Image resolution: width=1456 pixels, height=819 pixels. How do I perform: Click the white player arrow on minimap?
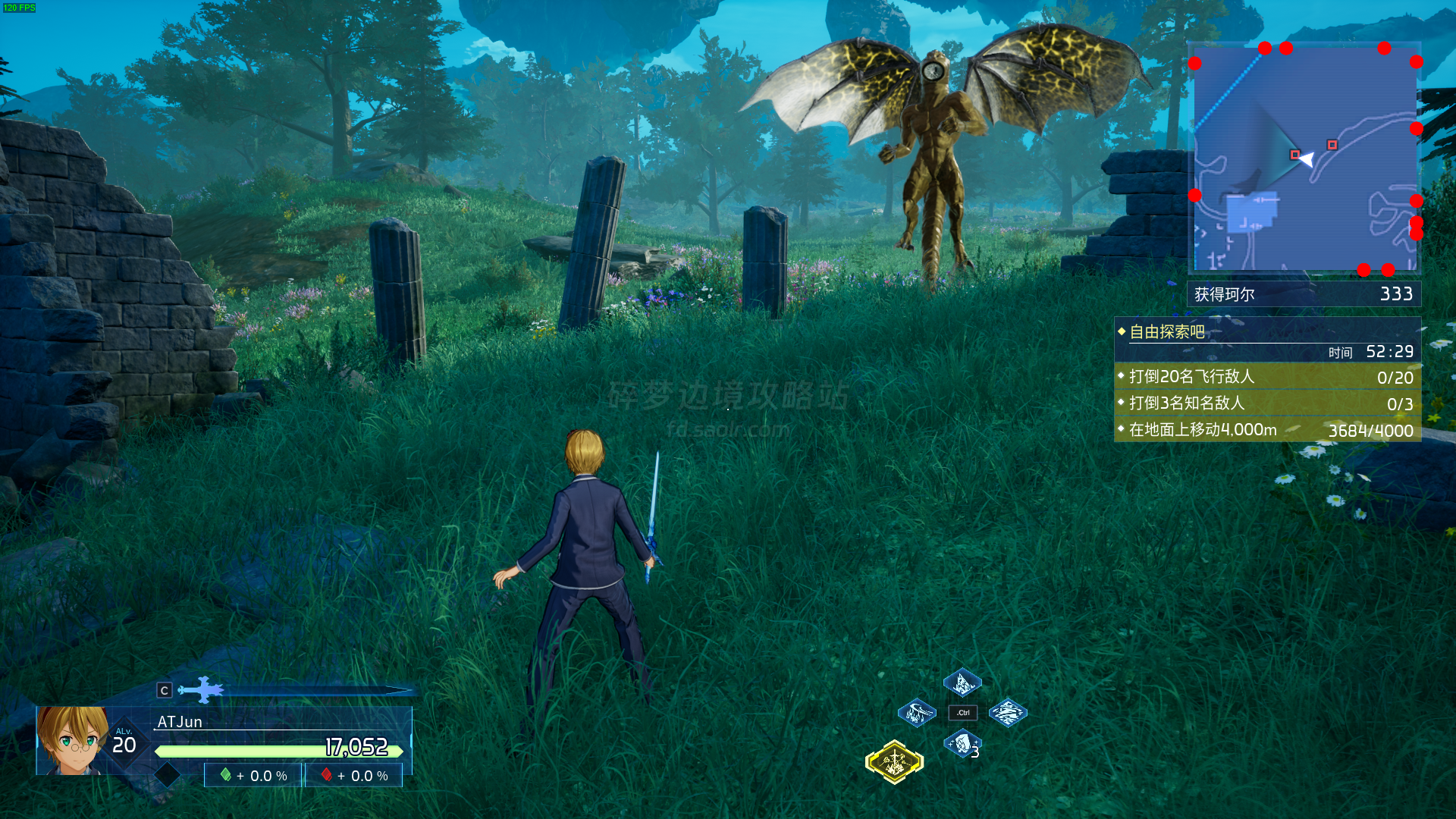coord(1307,158)
